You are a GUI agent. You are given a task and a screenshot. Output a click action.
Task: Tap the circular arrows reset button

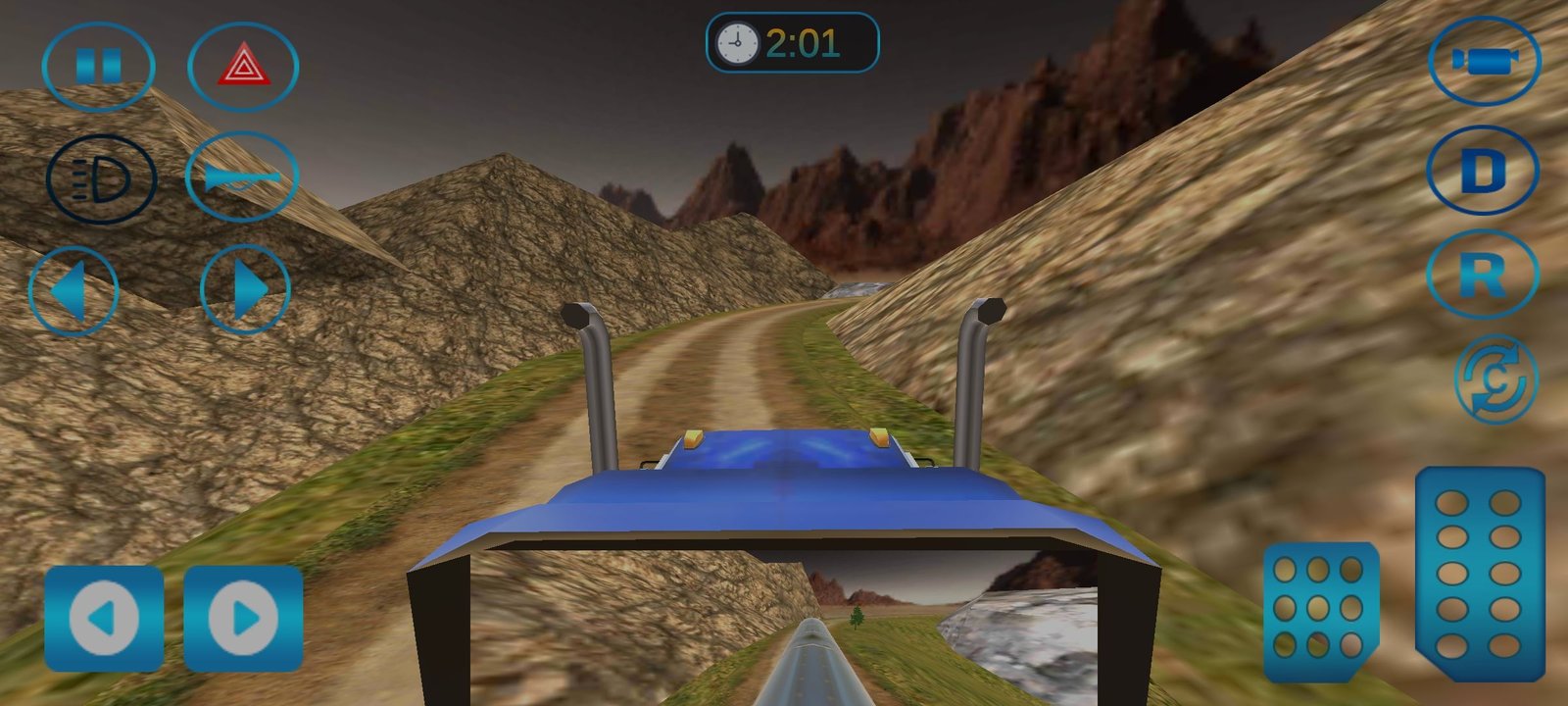1495,379
